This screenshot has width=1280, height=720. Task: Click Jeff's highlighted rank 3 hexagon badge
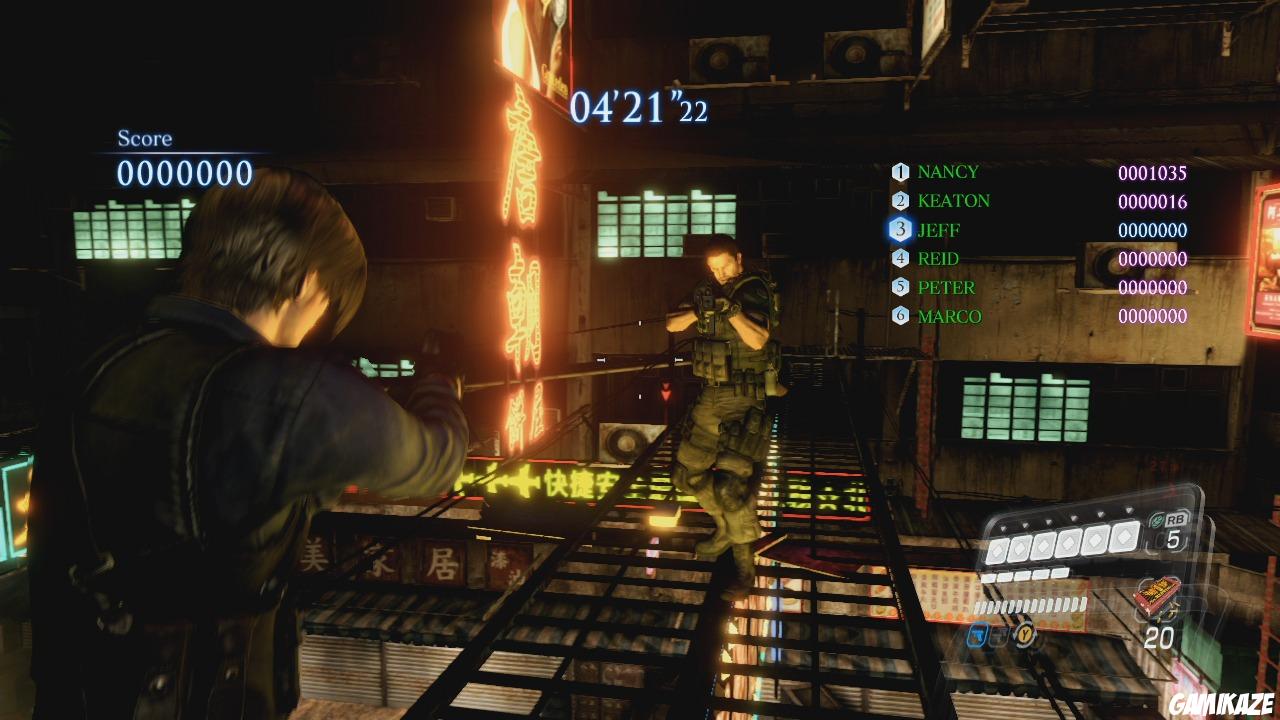(x=901, y=230)
